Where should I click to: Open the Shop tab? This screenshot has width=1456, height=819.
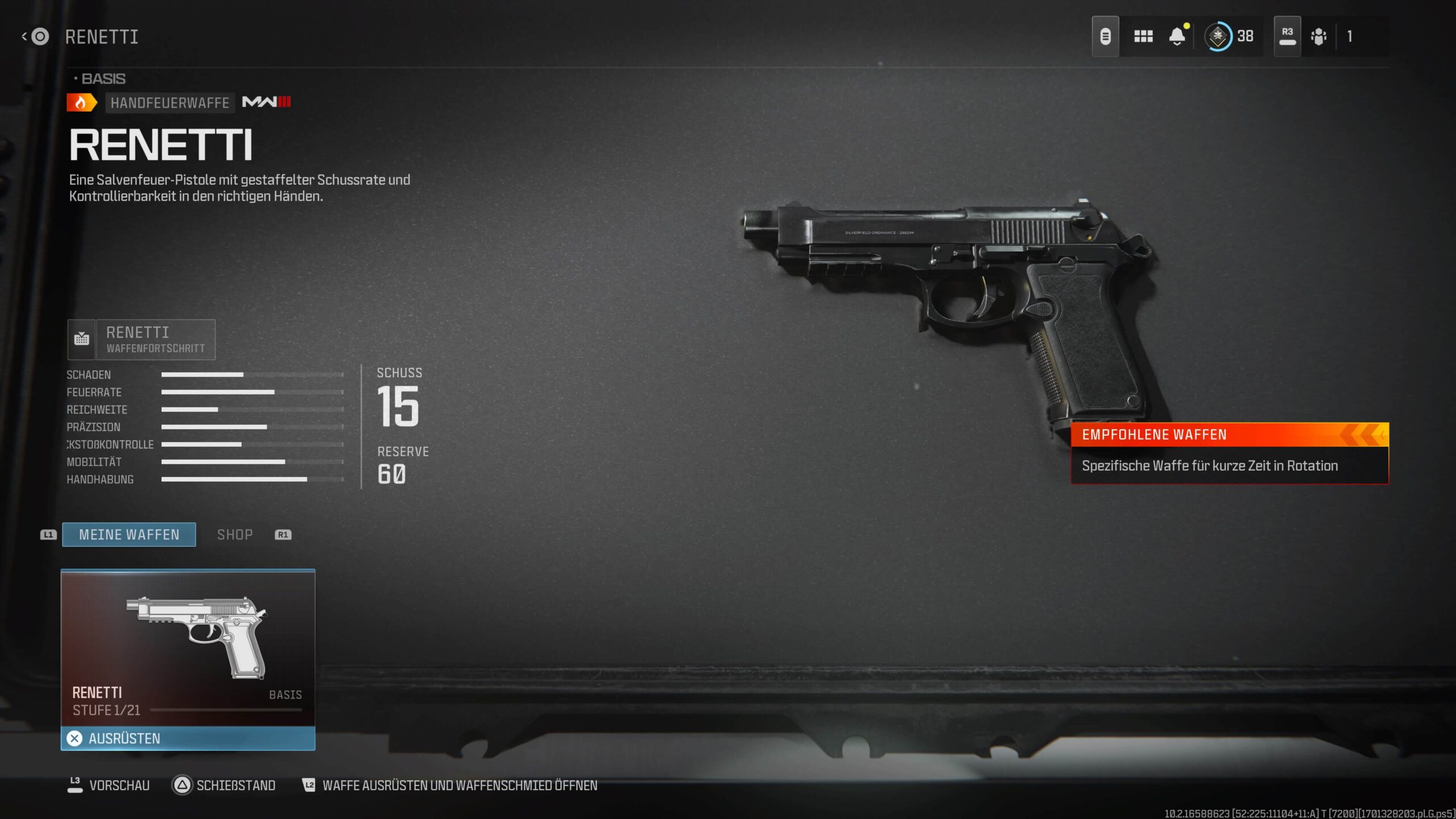click(x=235, y=535)
